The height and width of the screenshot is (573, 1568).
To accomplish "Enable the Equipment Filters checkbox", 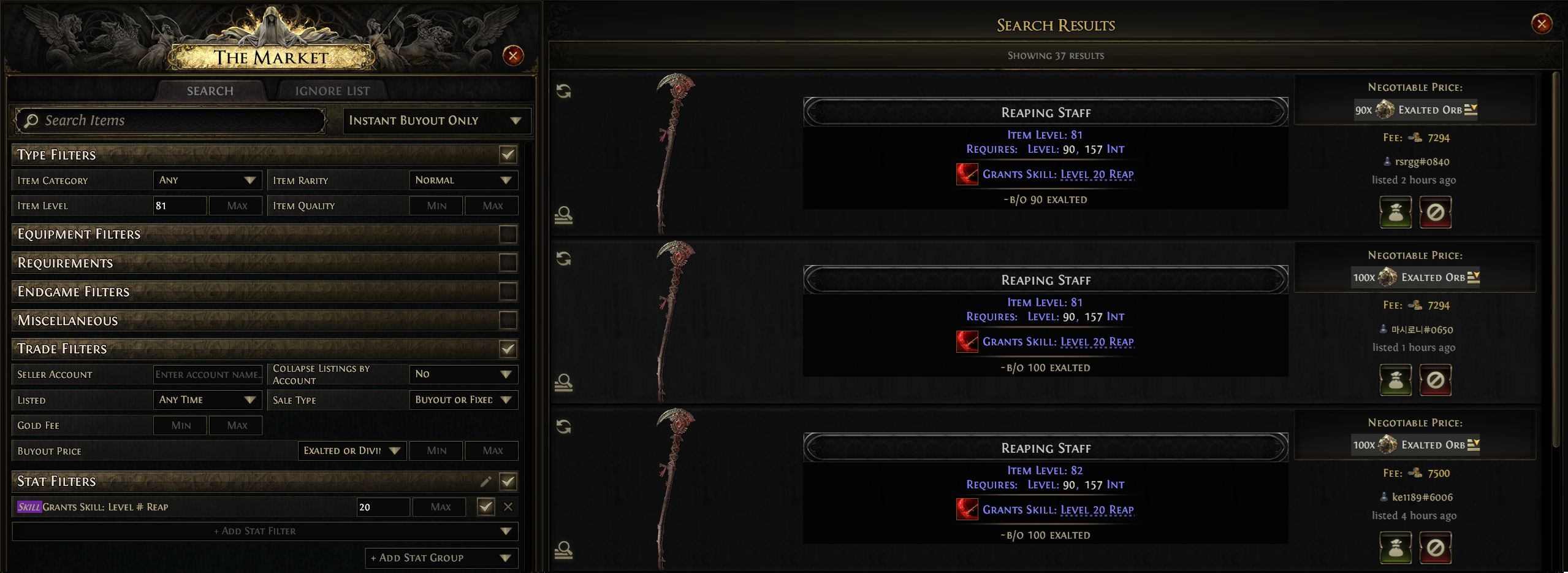I will 508,234.
